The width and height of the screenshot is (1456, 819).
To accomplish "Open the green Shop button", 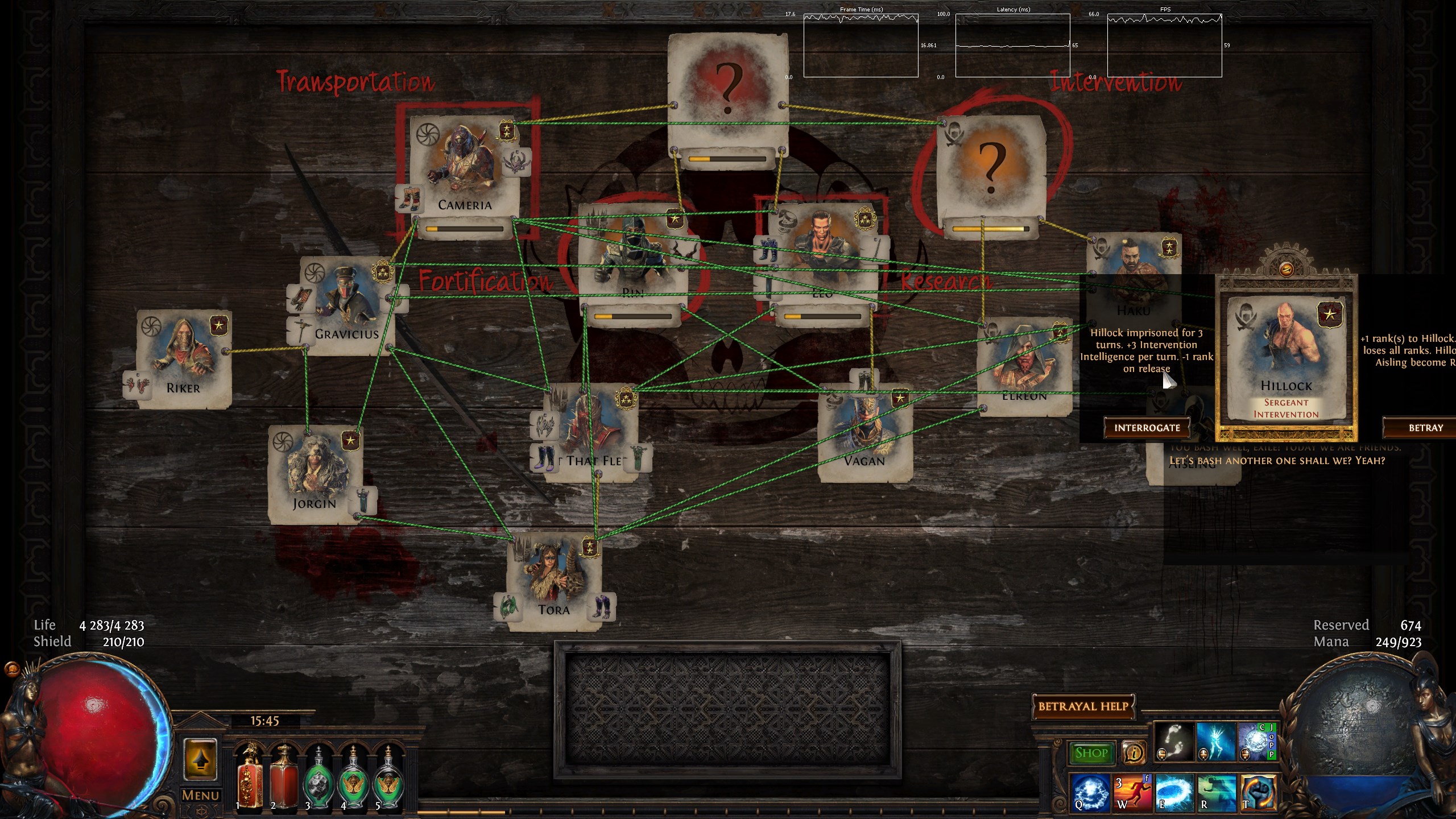I will coord(1091,753).
